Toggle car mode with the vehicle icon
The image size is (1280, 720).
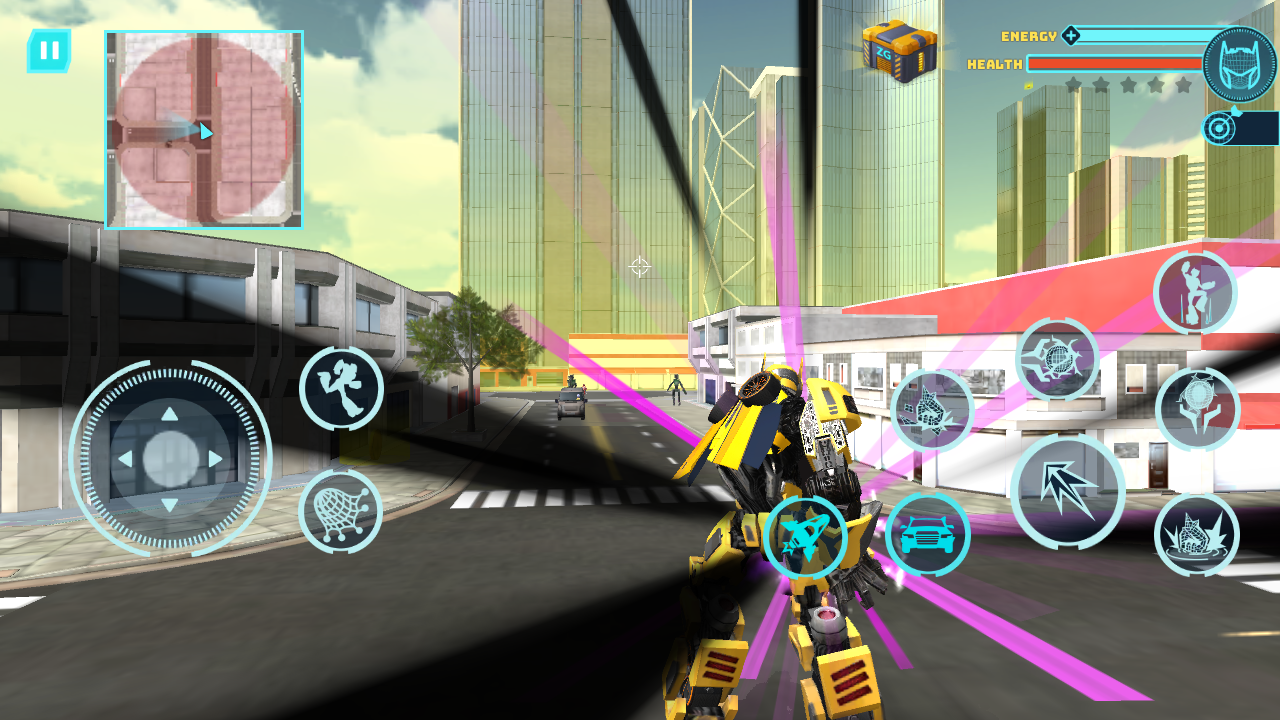(927, 535)
